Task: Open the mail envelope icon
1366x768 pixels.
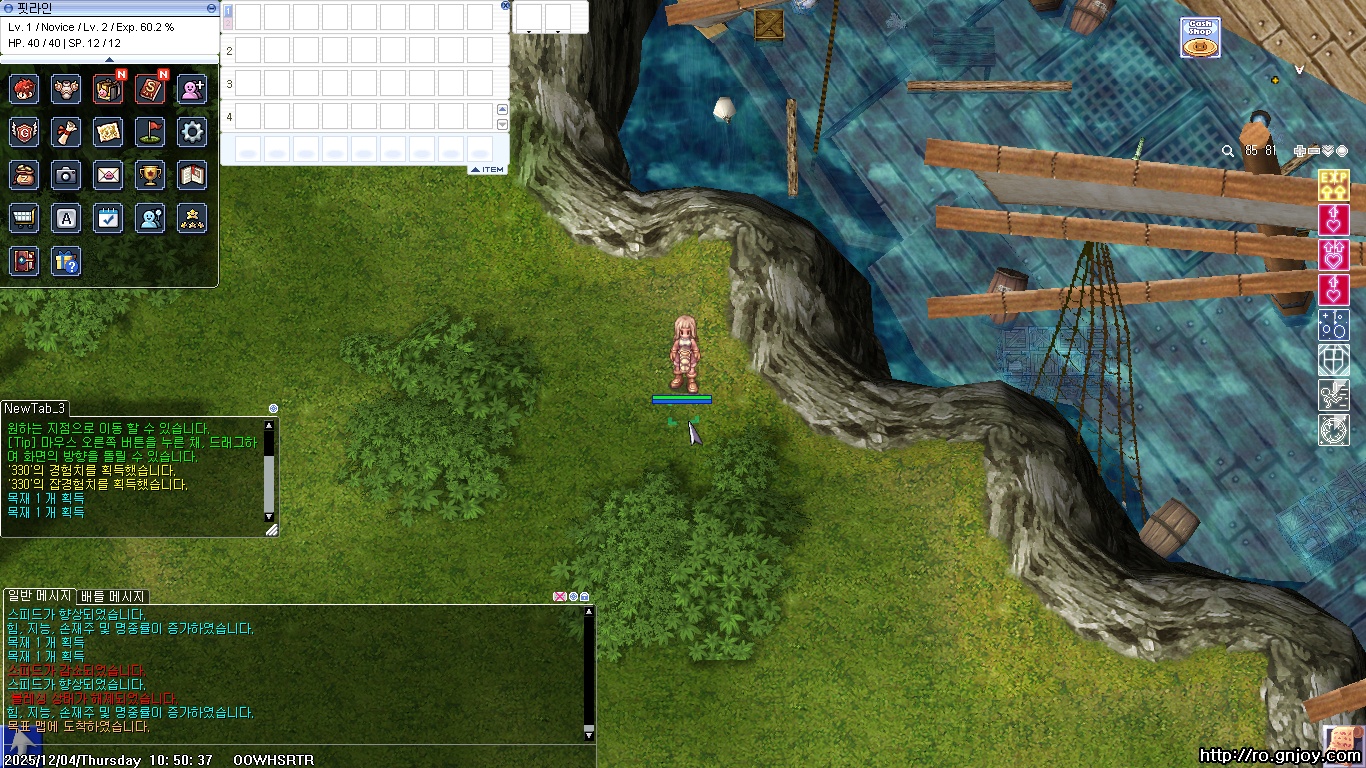Action: [108, 175]
